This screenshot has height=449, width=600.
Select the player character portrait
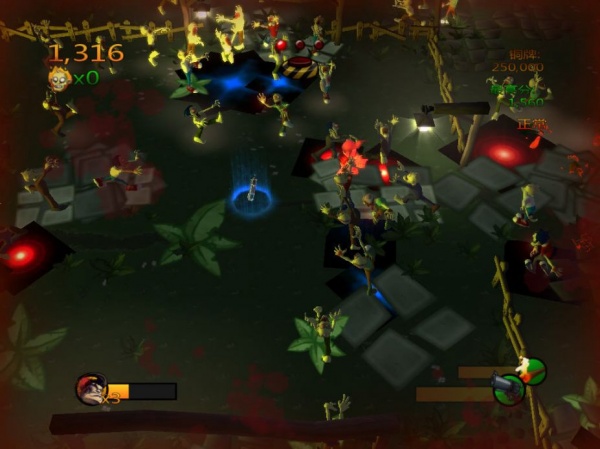[x=90, y=389]
